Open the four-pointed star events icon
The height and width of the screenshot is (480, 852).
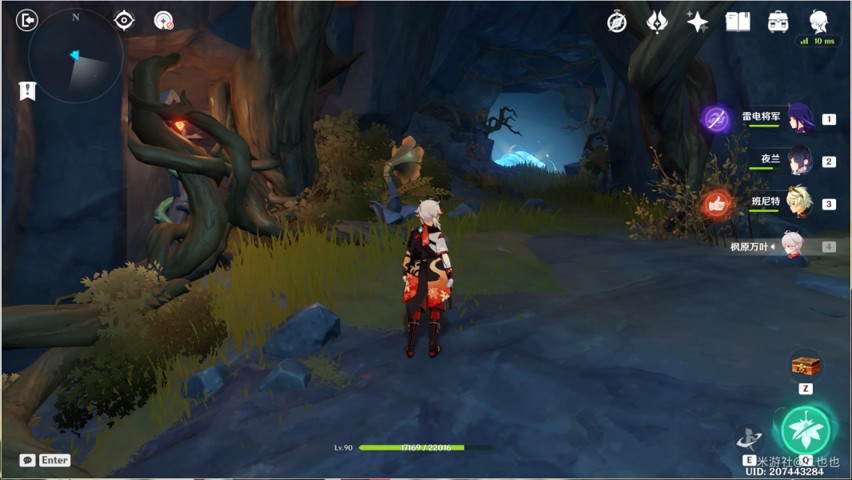tap(697, 21)
